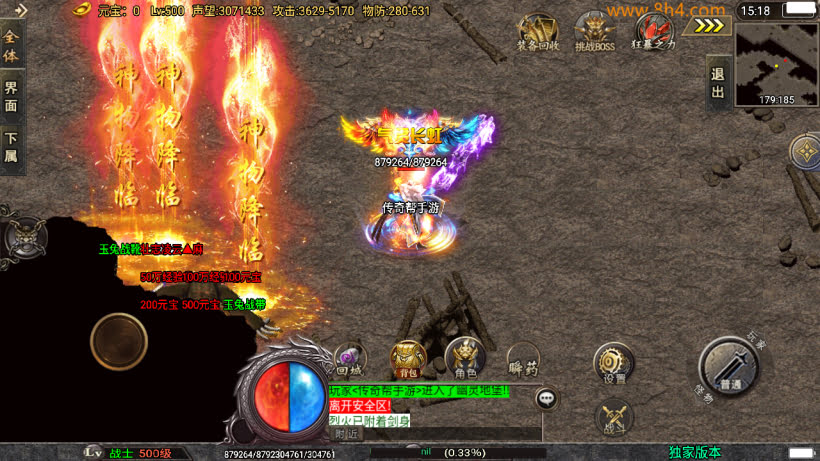This screenshot has width=820, height=461.
Task: Open the 设置 settings gear
Action: pos(613,363)
